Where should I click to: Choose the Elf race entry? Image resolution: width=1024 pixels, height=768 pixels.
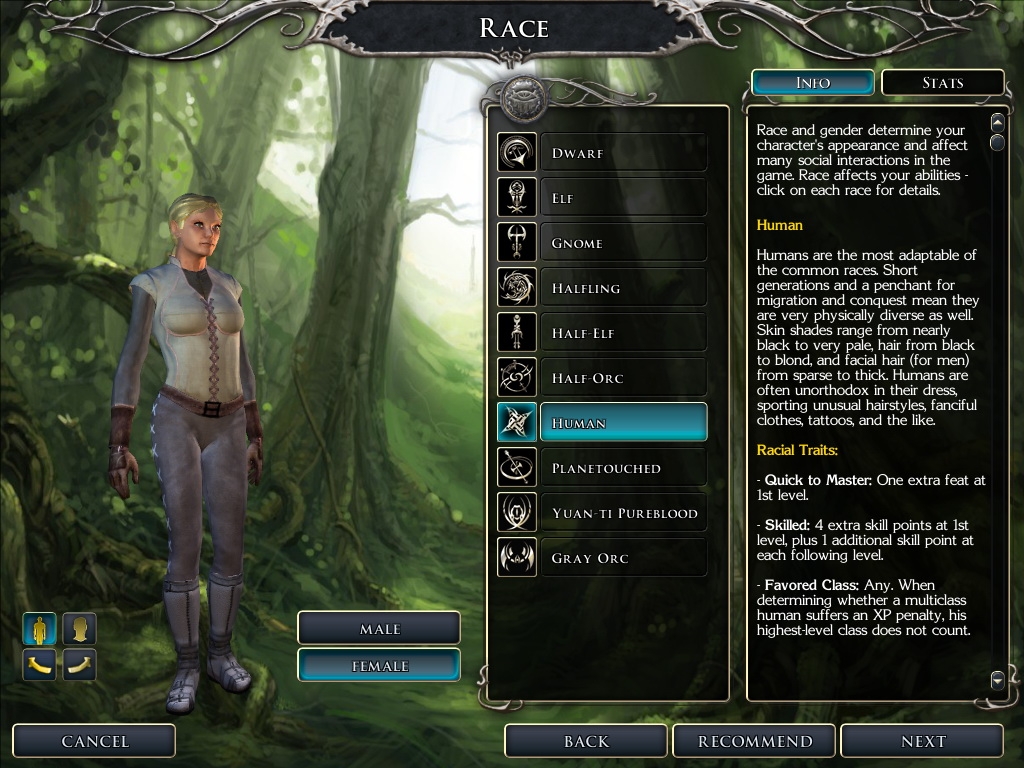(x=622, y=198)
